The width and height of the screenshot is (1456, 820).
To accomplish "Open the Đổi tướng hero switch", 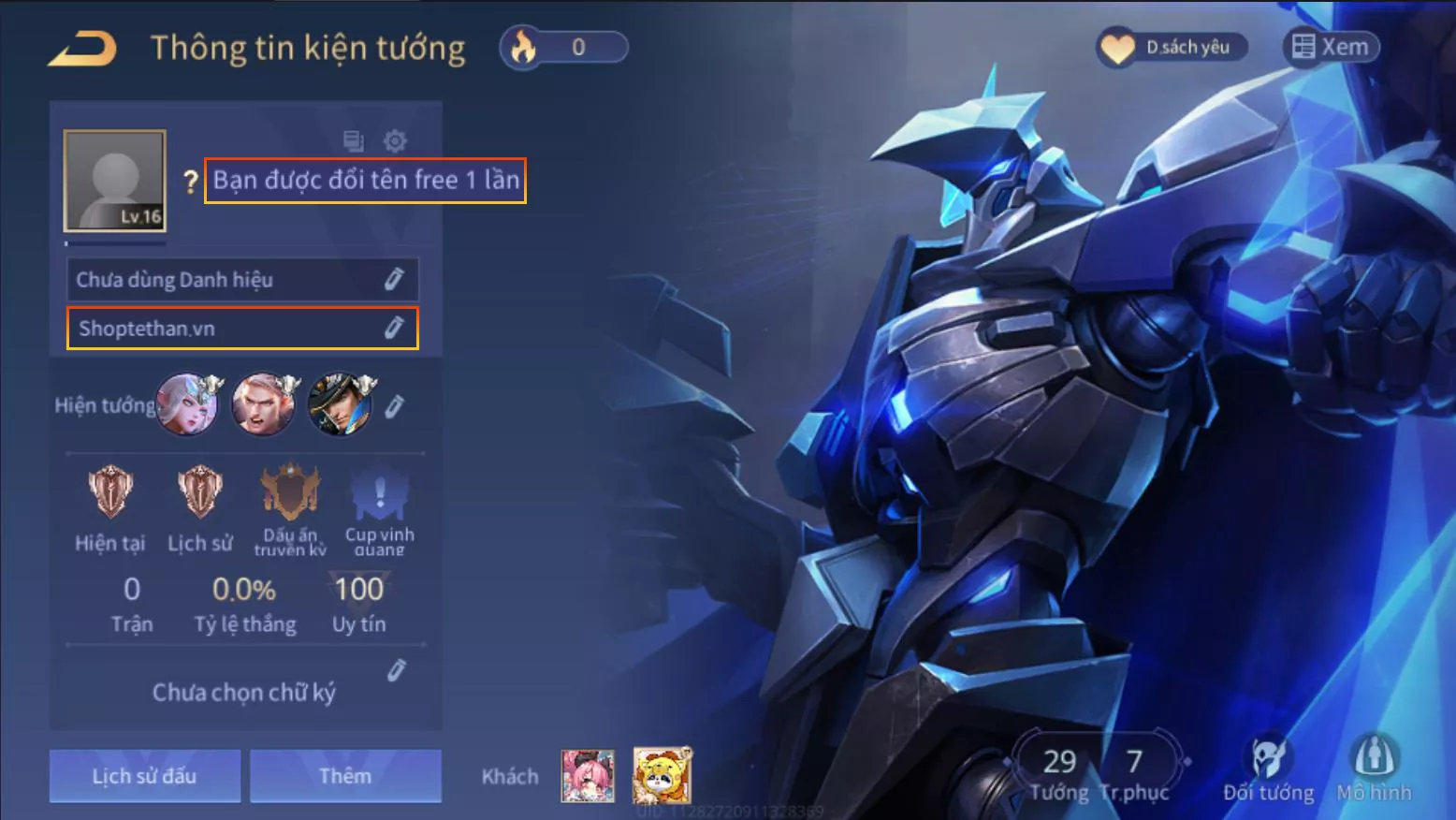I will pyautogui.click(x=1268, y=769).
